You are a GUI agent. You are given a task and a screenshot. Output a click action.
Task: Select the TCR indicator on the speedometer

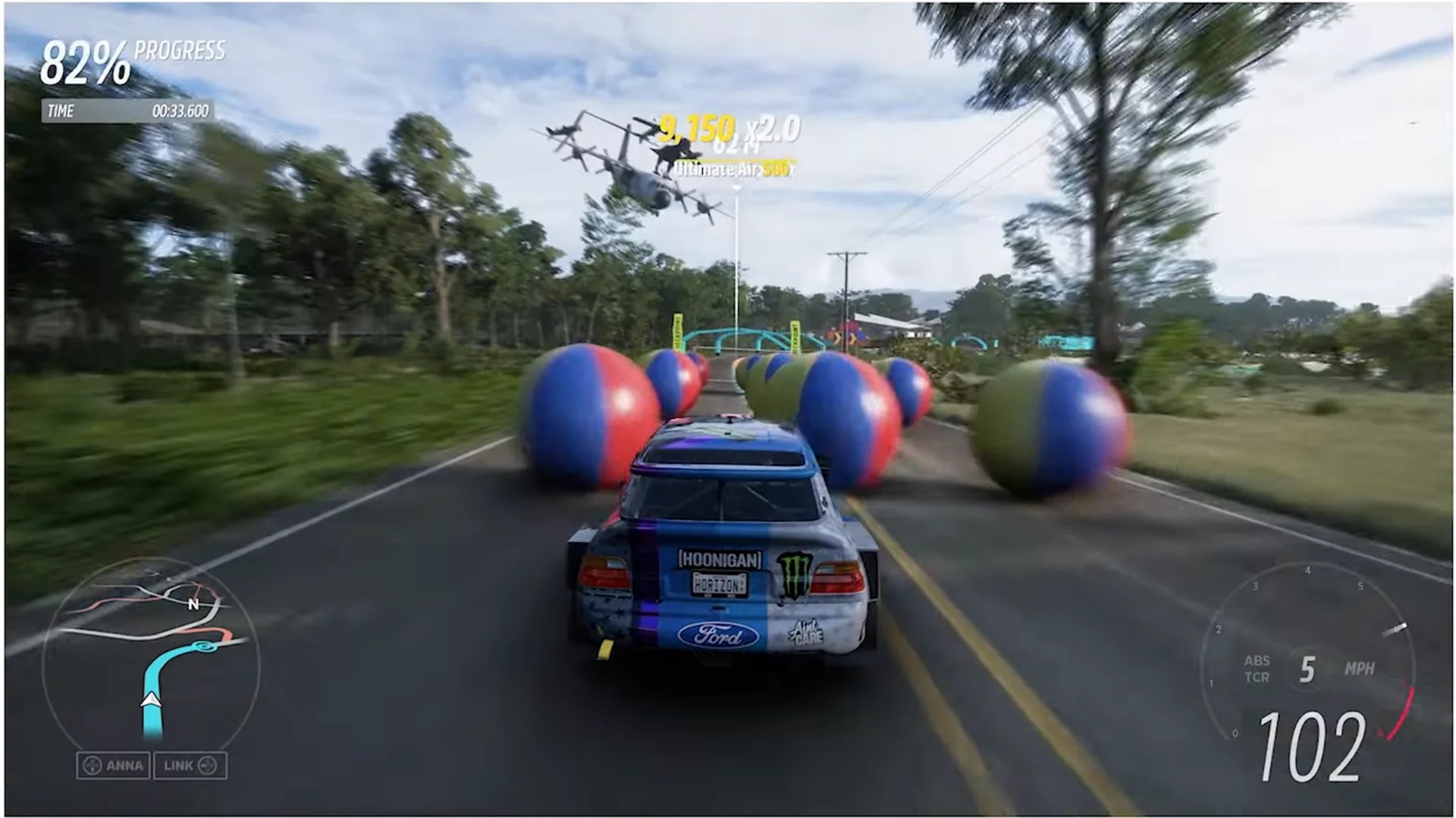pyautogui.click(x=1258, y=679)
